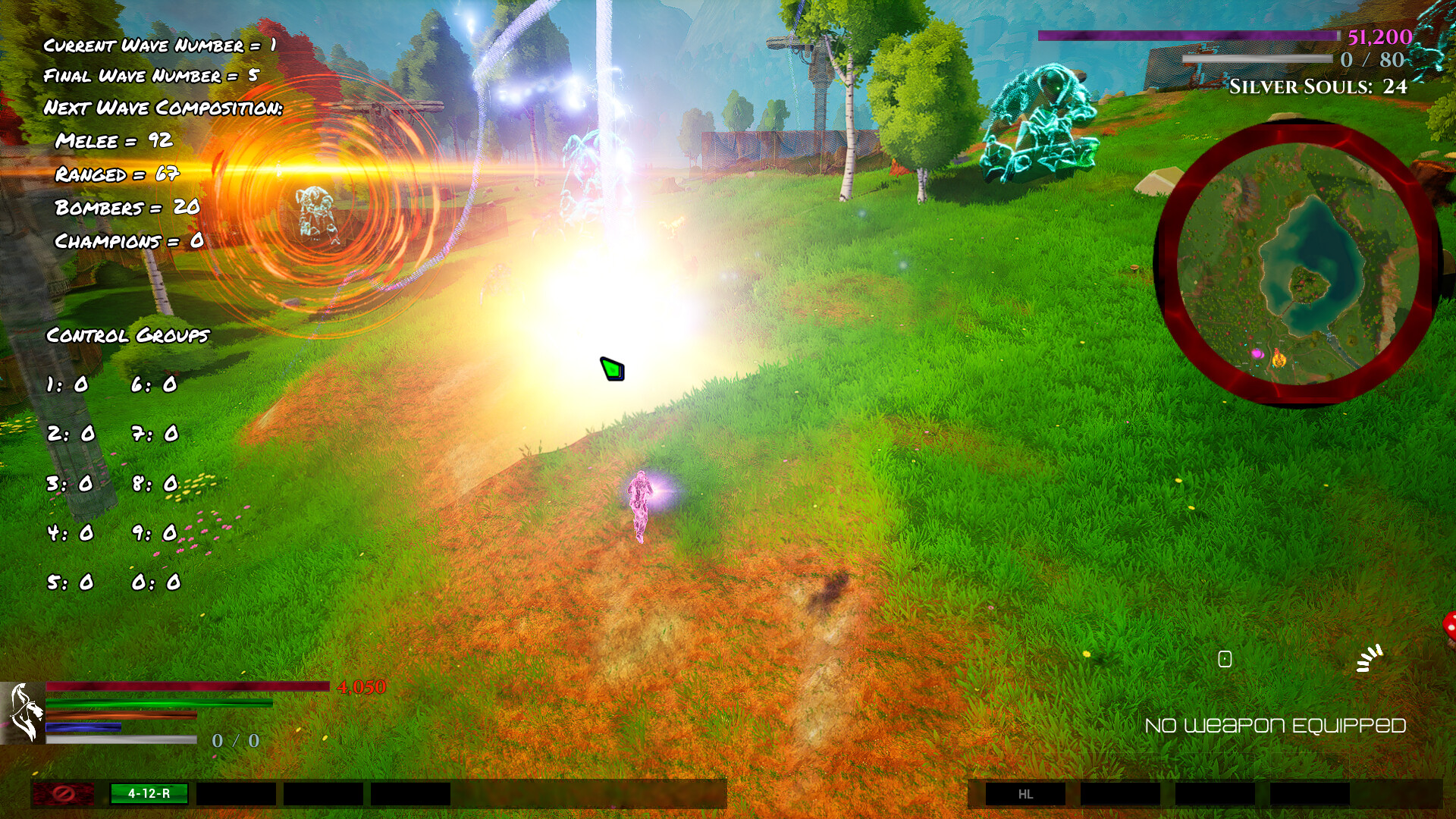1456x819 pixels.
Task: Open the Champions count entry
Action: tap(127, 241)
